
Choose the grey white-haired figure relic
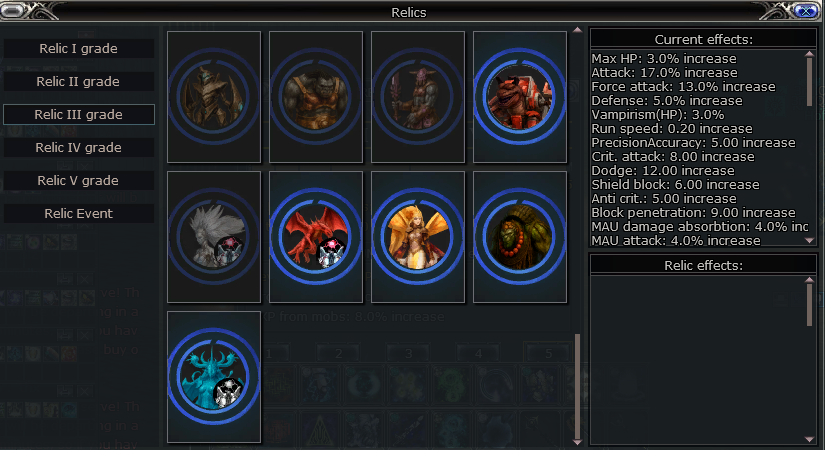tap(214, 237)
